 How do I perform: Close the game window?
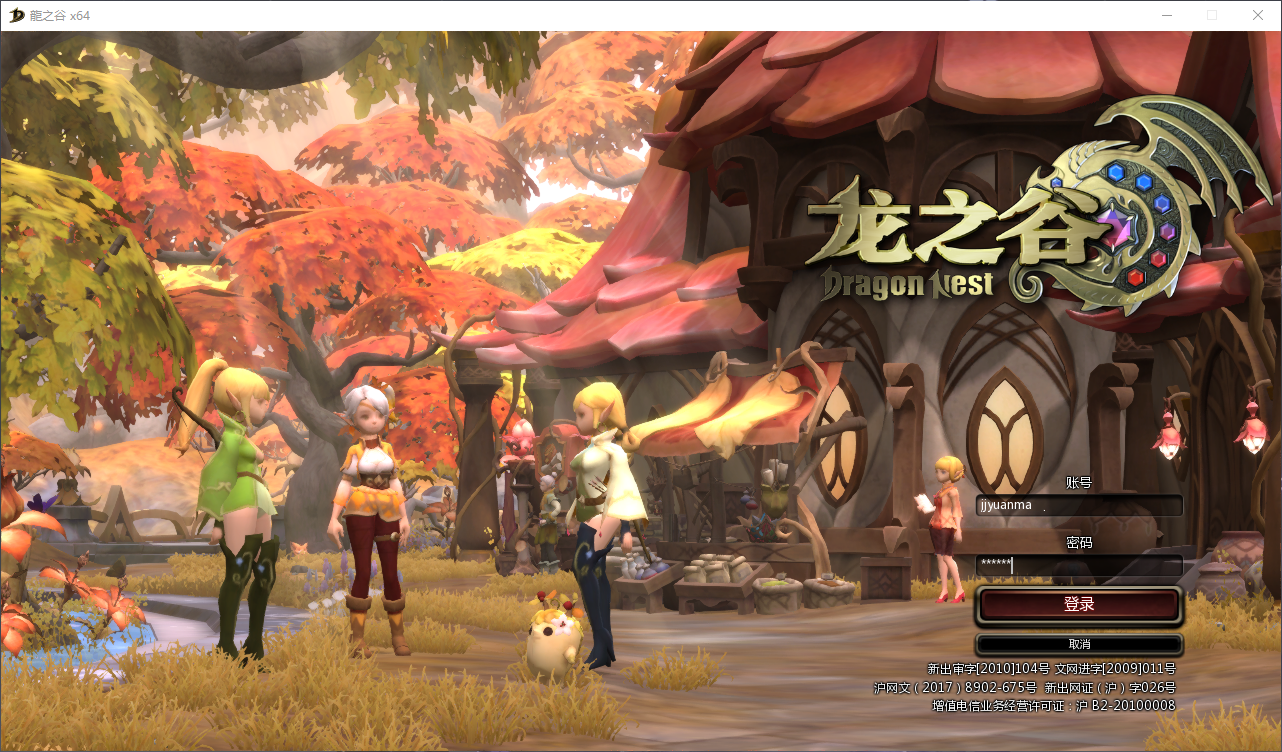pos(1258,15)
